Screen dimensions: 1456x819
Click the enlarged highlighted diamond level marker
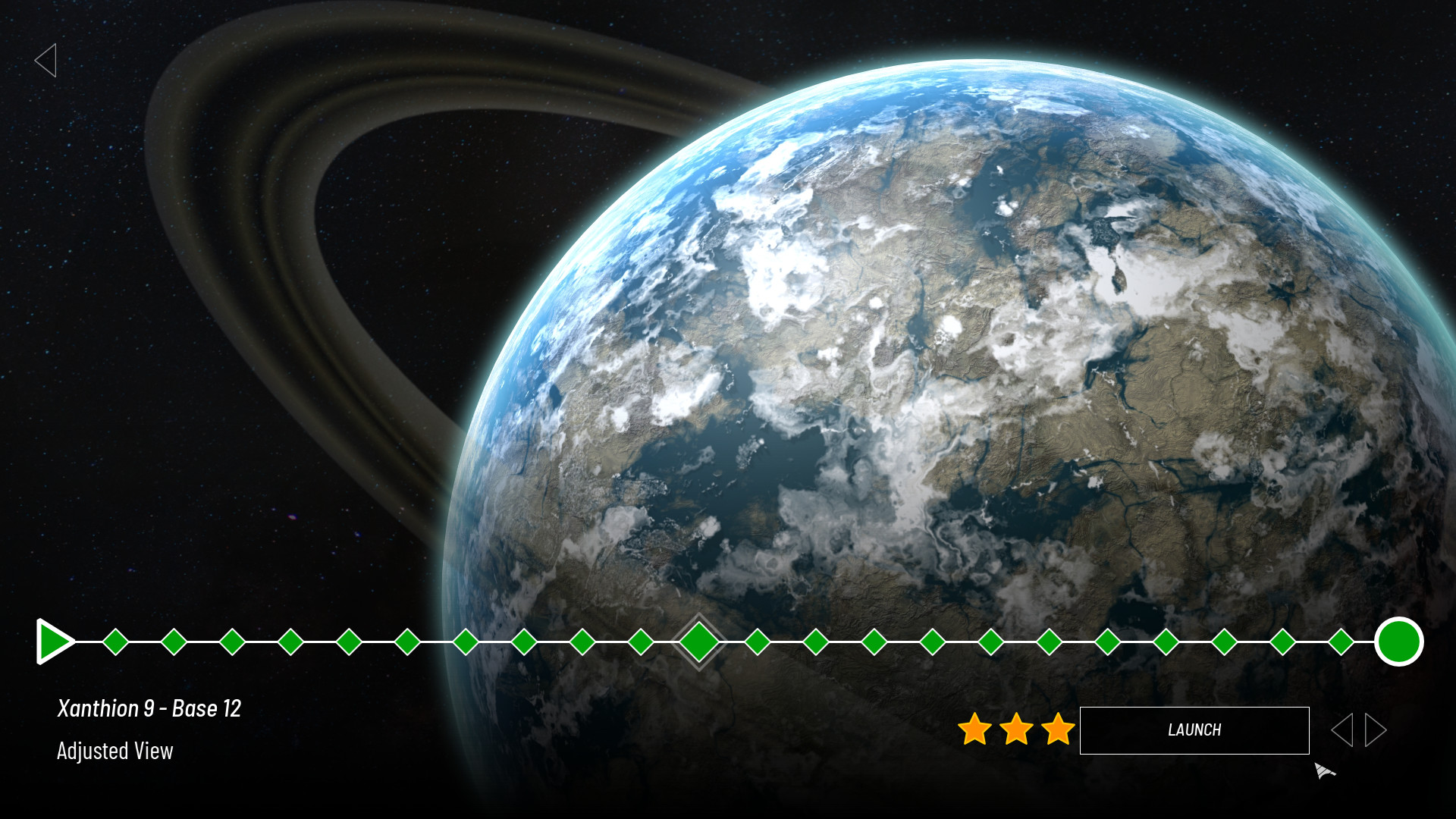(699, 641)
